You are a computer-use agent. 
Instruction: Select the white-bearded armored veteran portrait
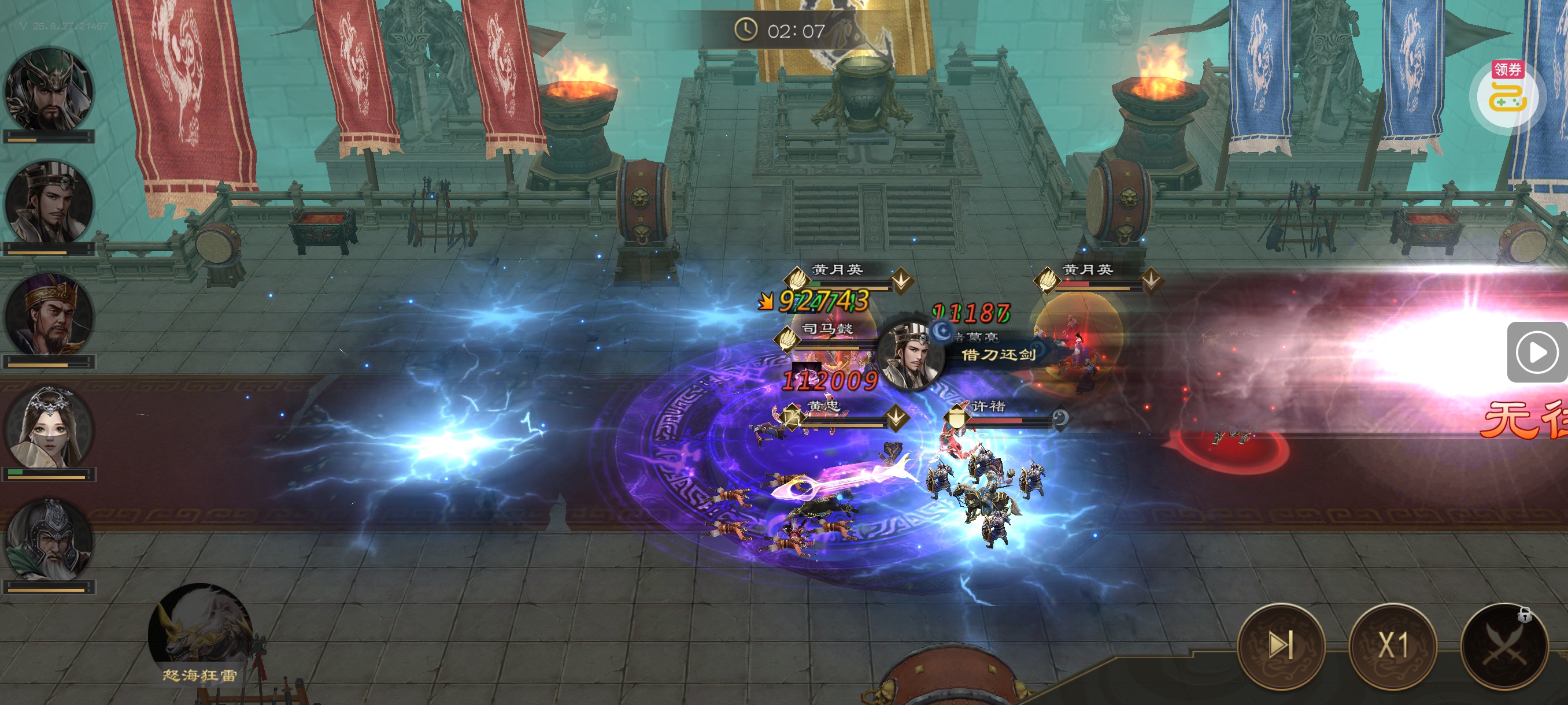[49, 540]
